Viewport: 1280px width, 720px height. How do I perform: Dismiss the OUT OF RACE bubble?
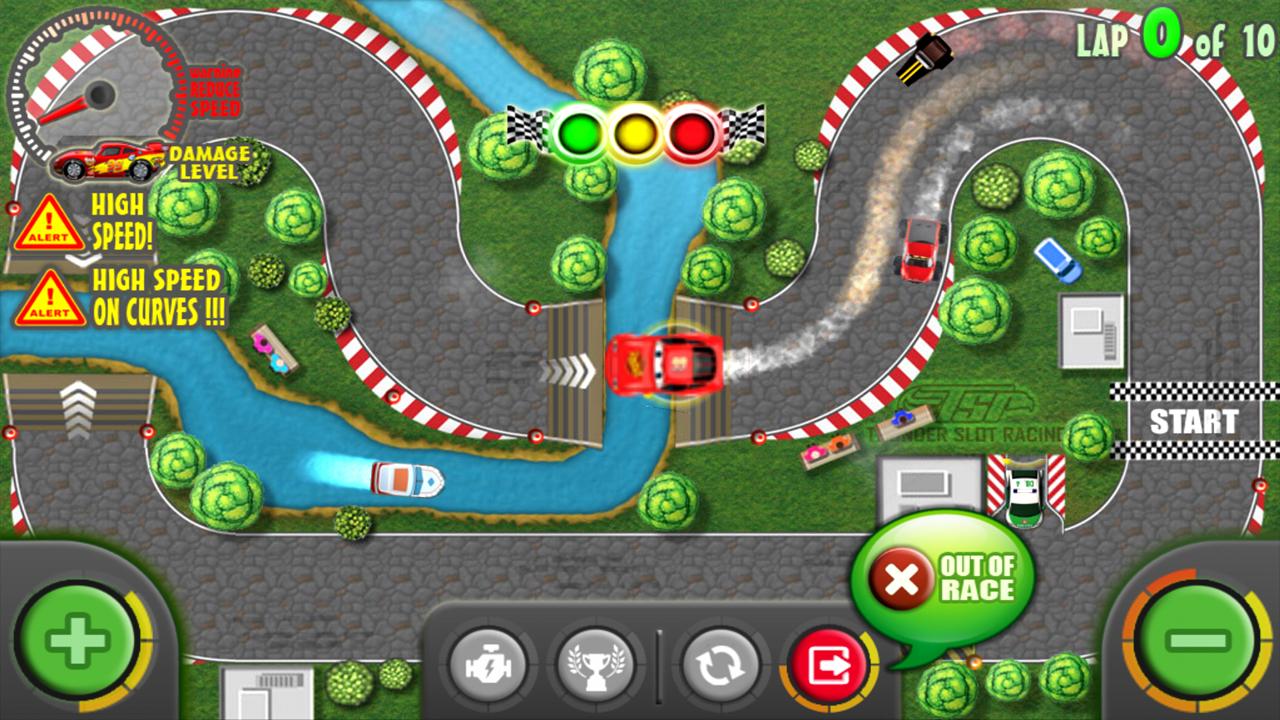click(x=964, y=573)
